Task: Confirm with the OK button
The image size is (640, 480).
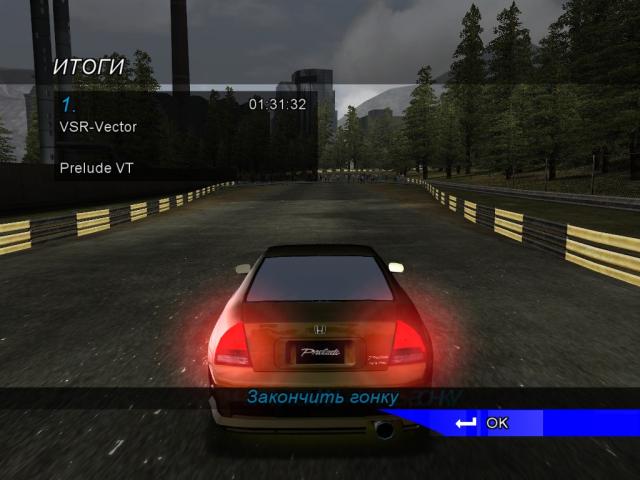Action: [x=495, y=423]
